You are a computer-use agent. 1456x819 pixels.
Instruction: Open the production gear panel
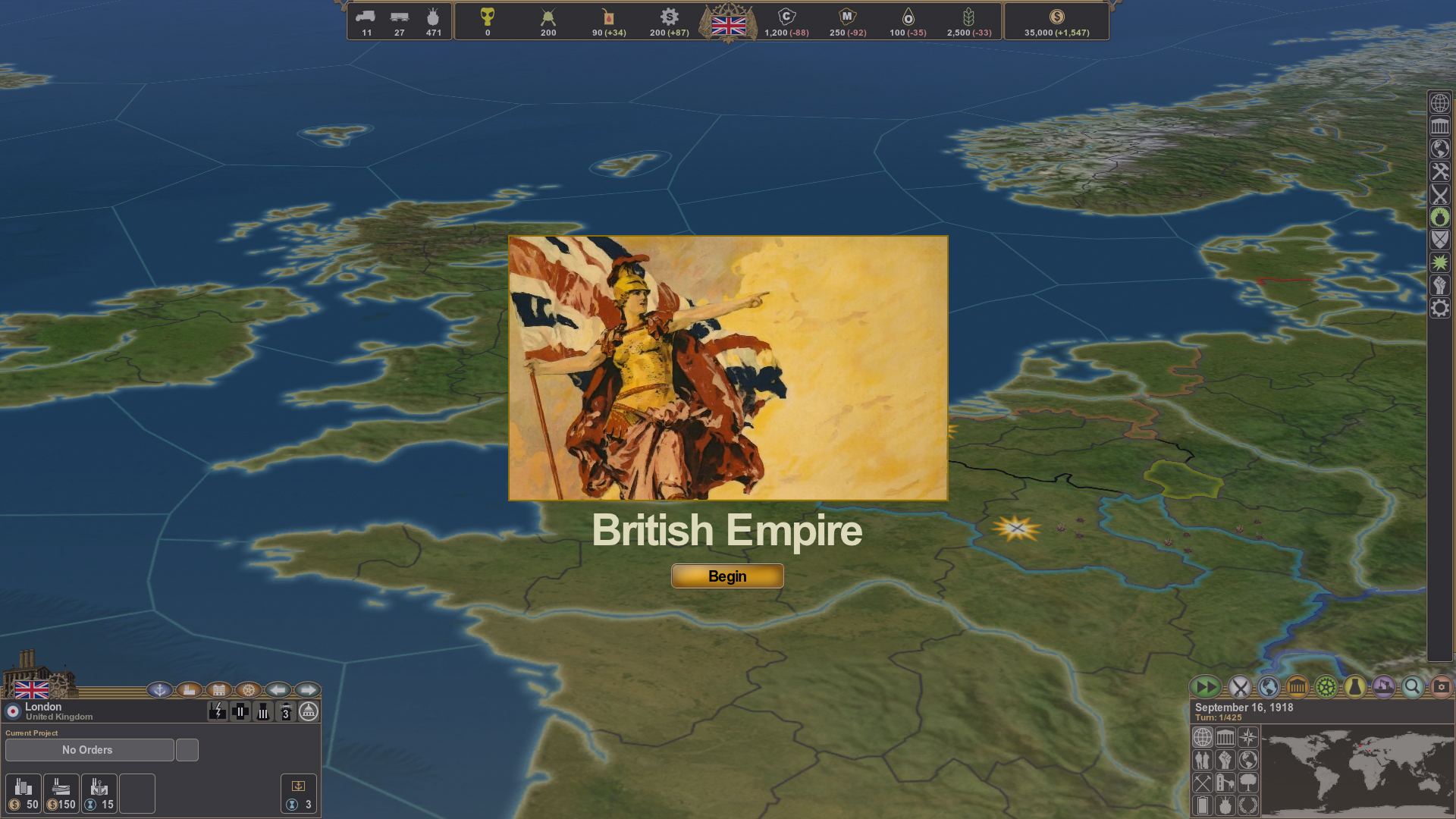[x=1326, y=686]
